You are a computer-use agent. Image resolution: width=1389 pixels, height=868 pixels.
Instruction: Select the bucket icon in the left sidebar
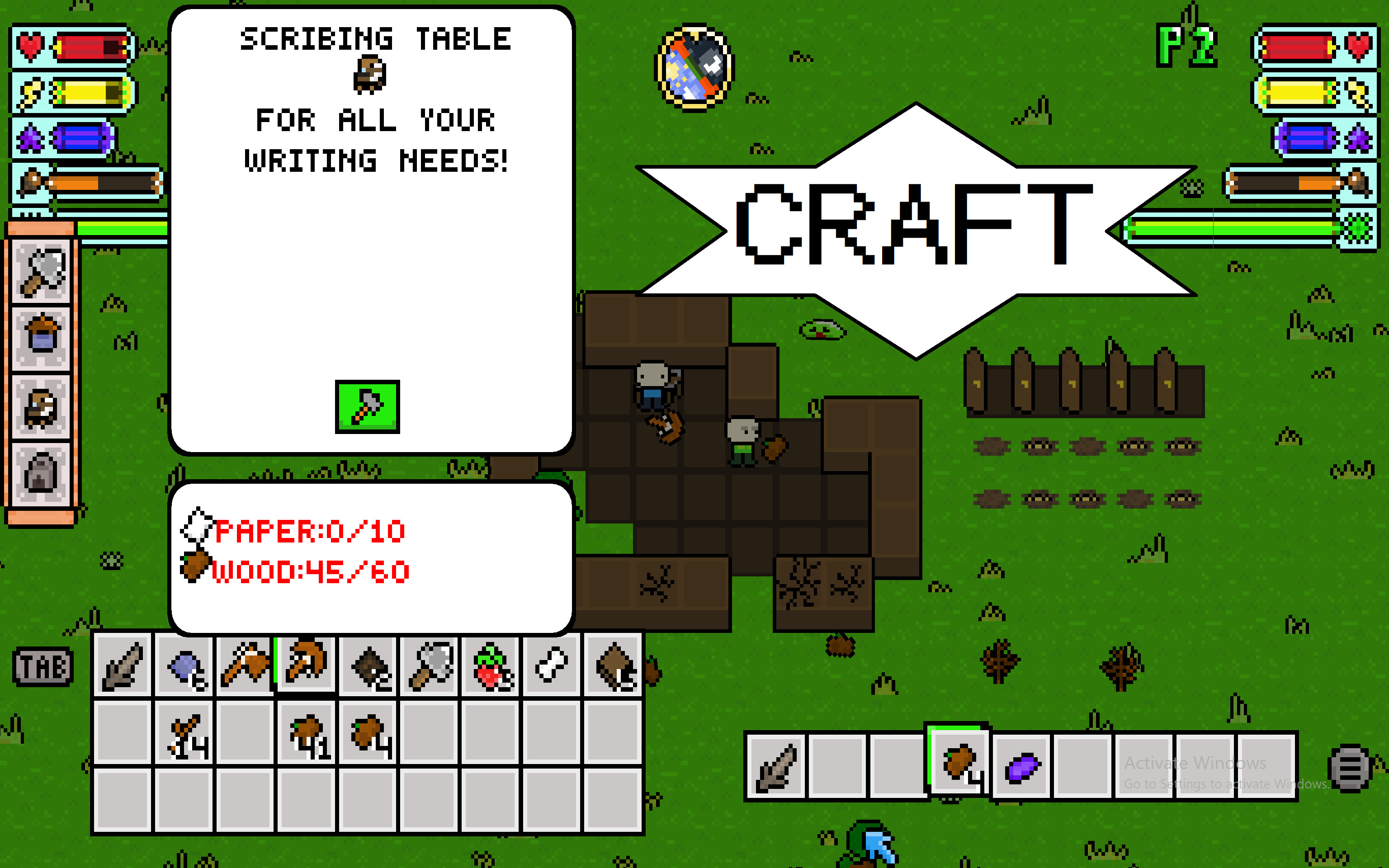[x=43, y=340]
